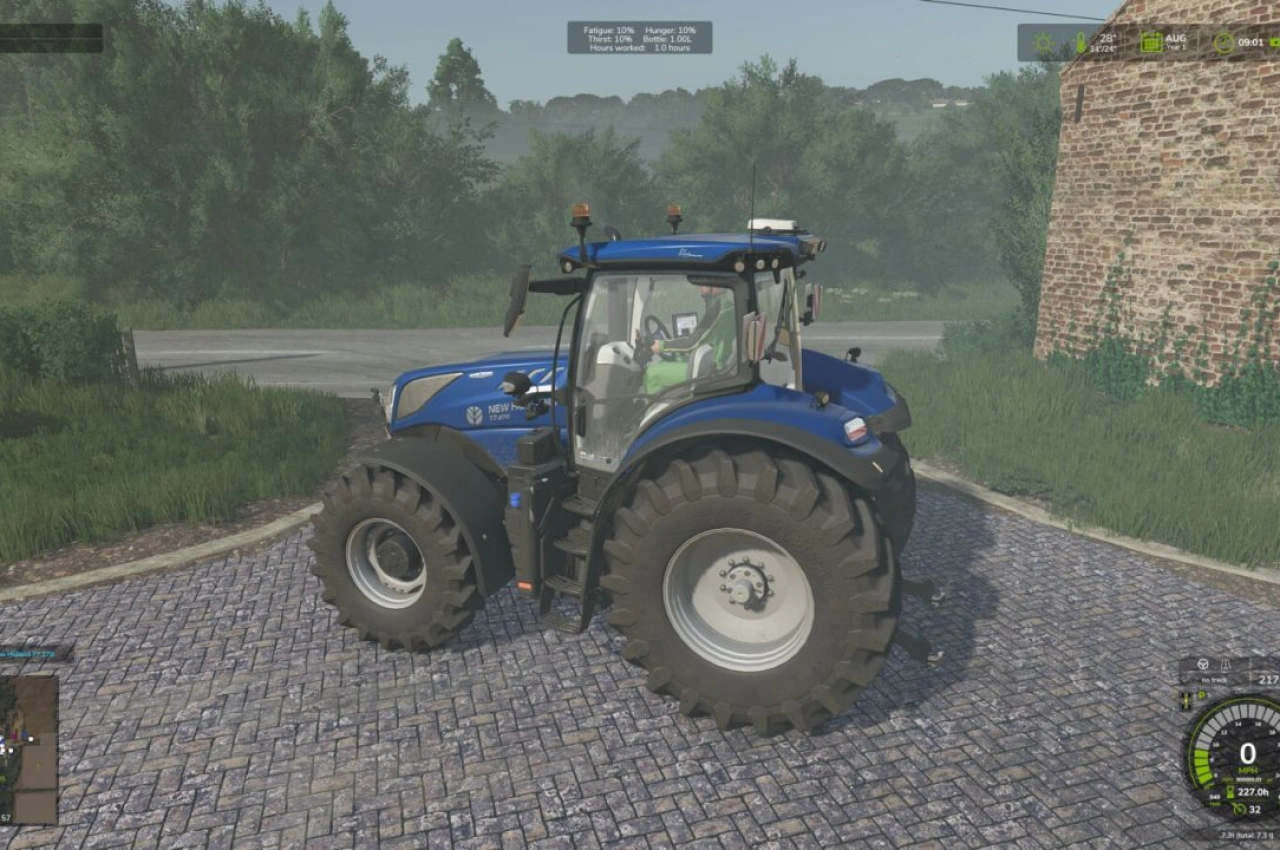Toggle the parking brake P indicator
The width and height of the screenshot is (1280, 850).
1201,694
